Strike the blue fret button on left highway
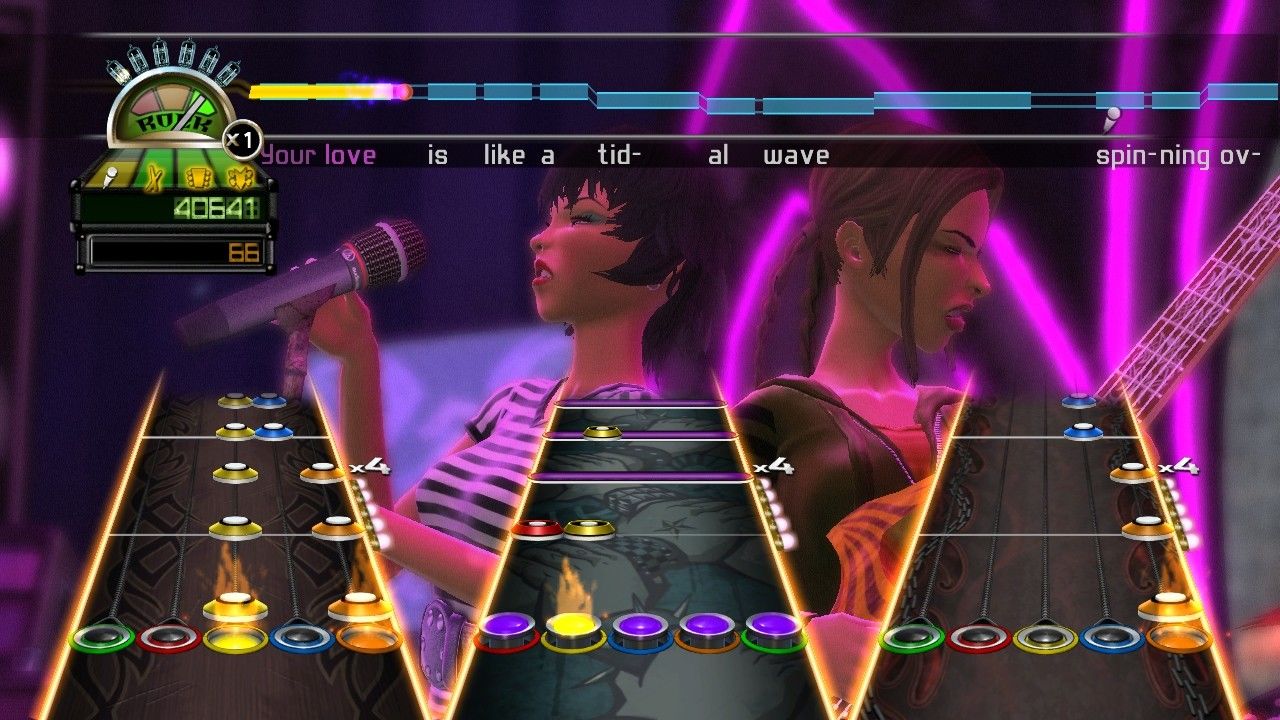 pyautogui.click(x=302, y=637)
